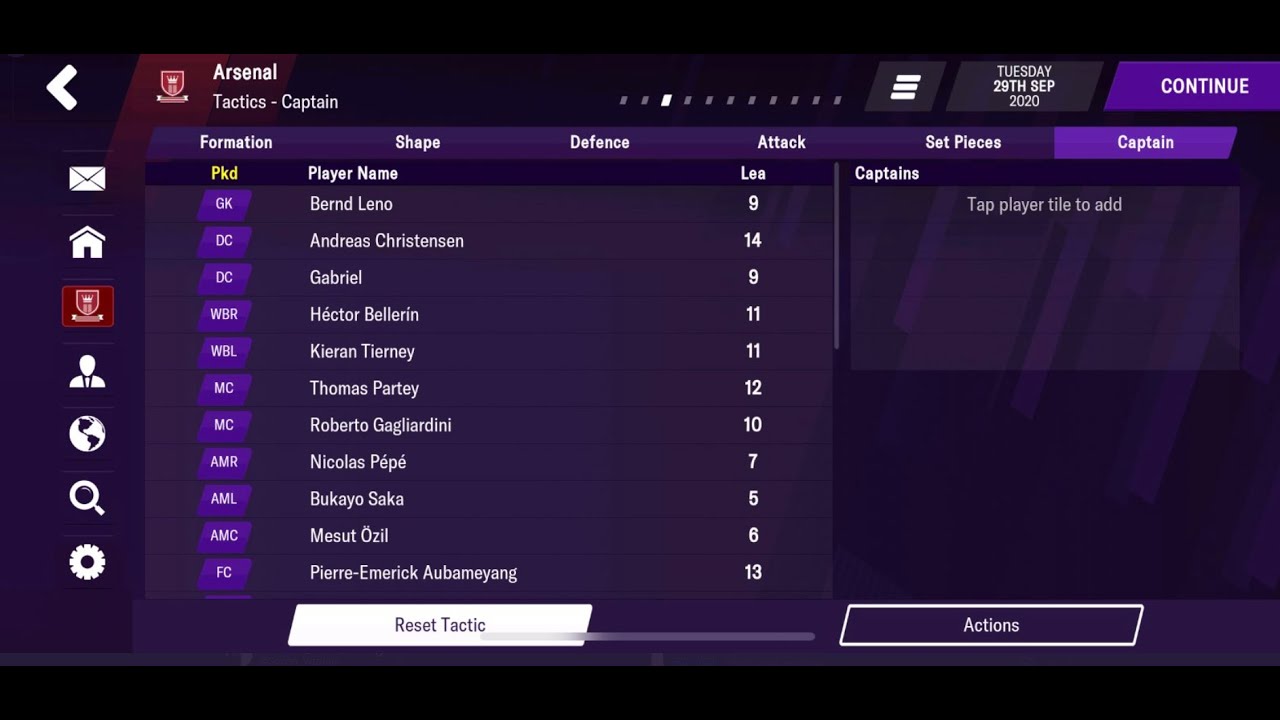Click the Tuesday 29th Sep date tile
This screenshot has height=720, width=1280.
click(x=1022, y=87)
